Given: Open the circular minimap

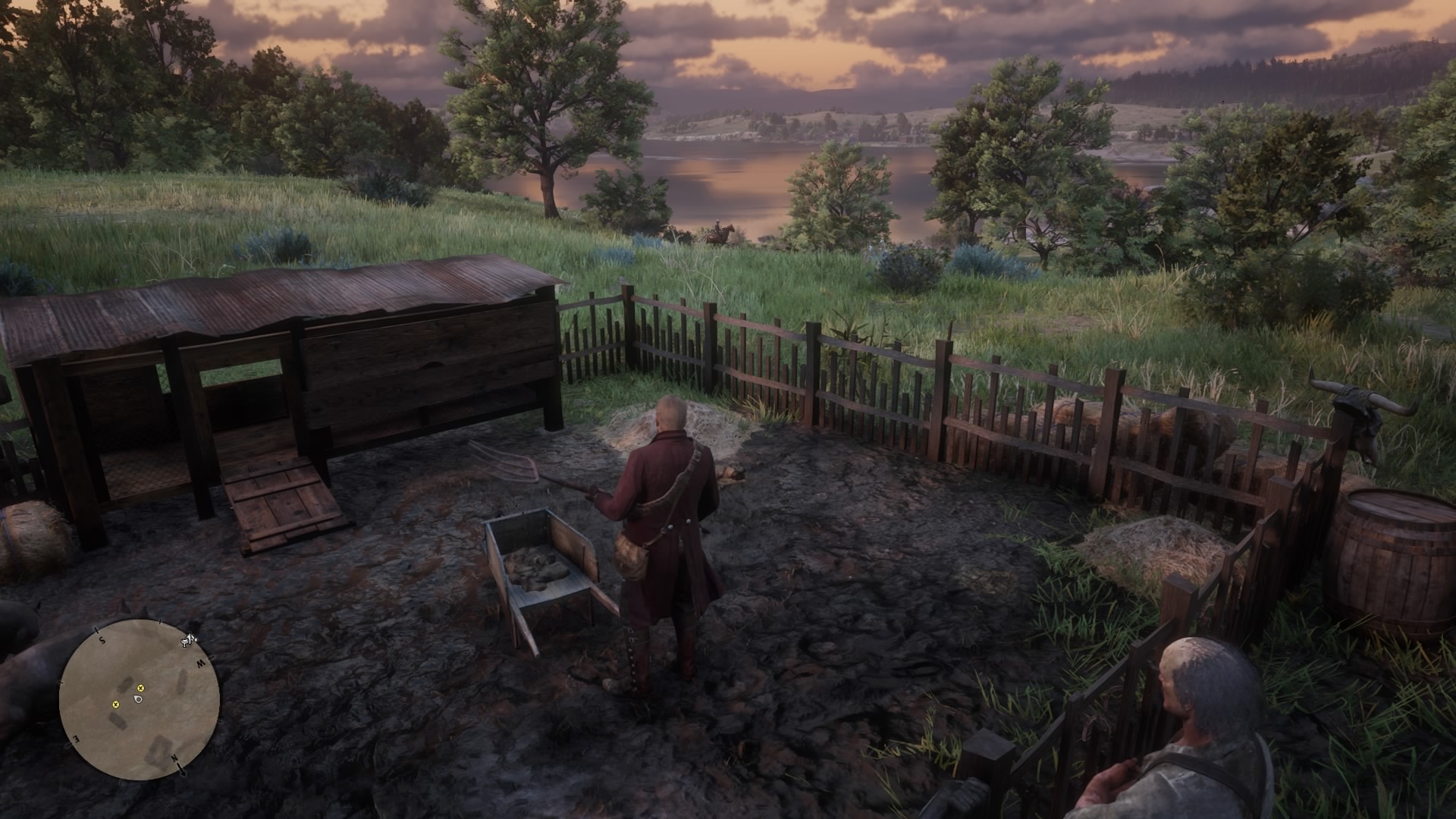Looking at the screenshot, I should click(x=140, y=700).
